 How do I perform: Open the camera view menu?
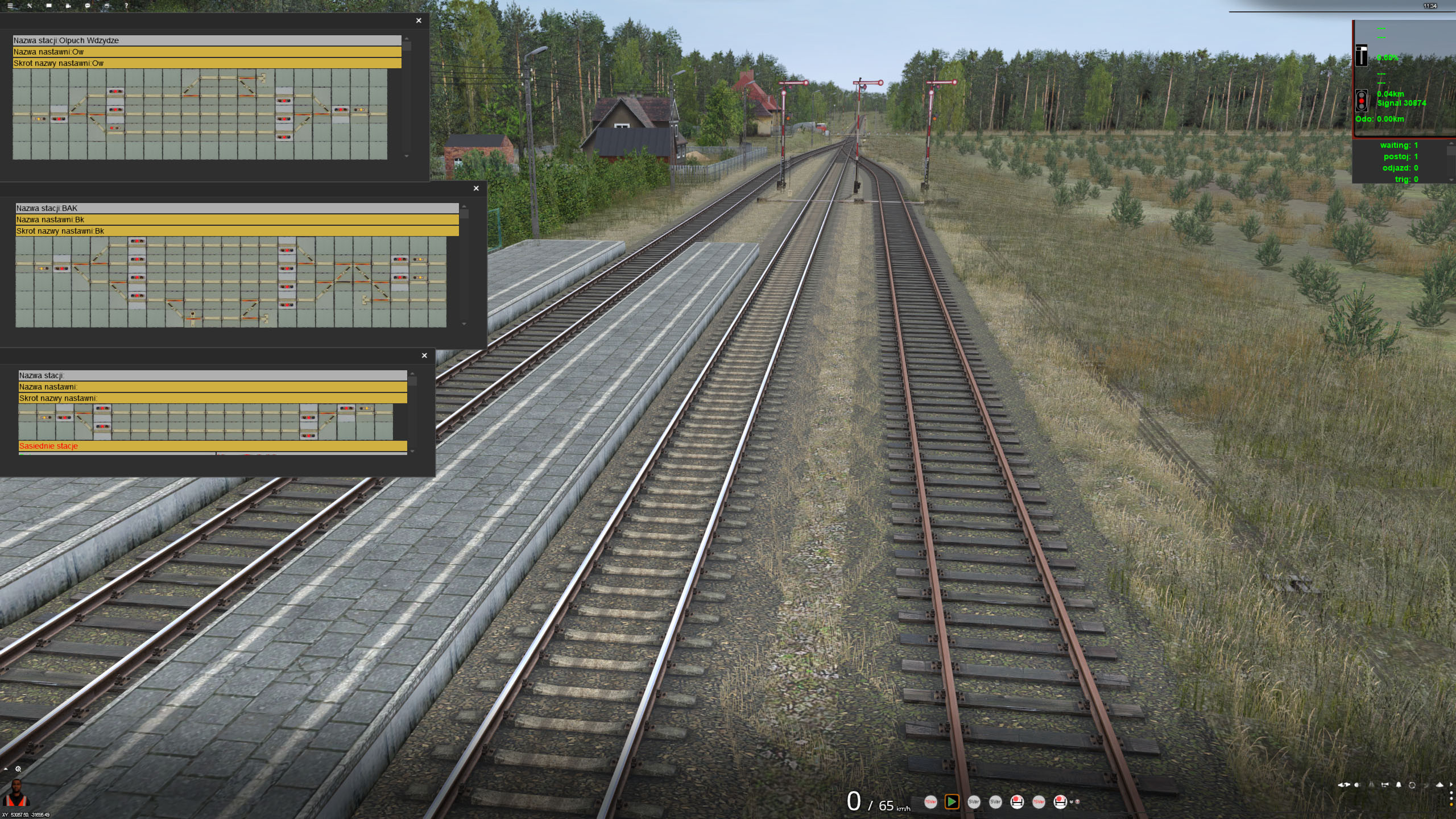[68, 6]
